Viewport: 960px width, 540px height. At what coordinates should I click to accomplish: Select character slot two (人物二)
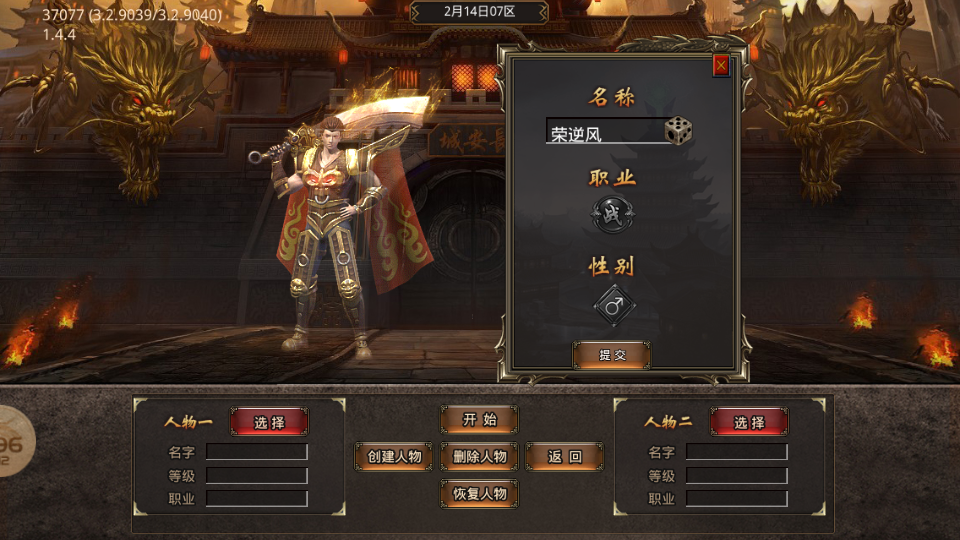[x=749, y=422]
